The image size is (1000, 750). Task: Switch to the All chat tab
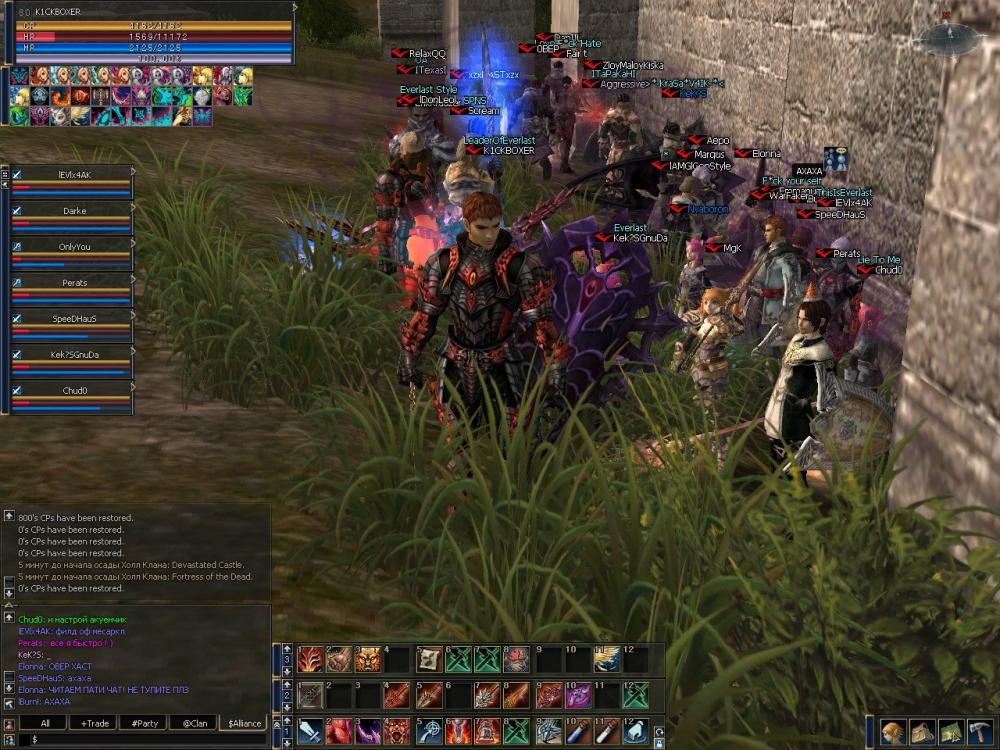coord(46,723)
